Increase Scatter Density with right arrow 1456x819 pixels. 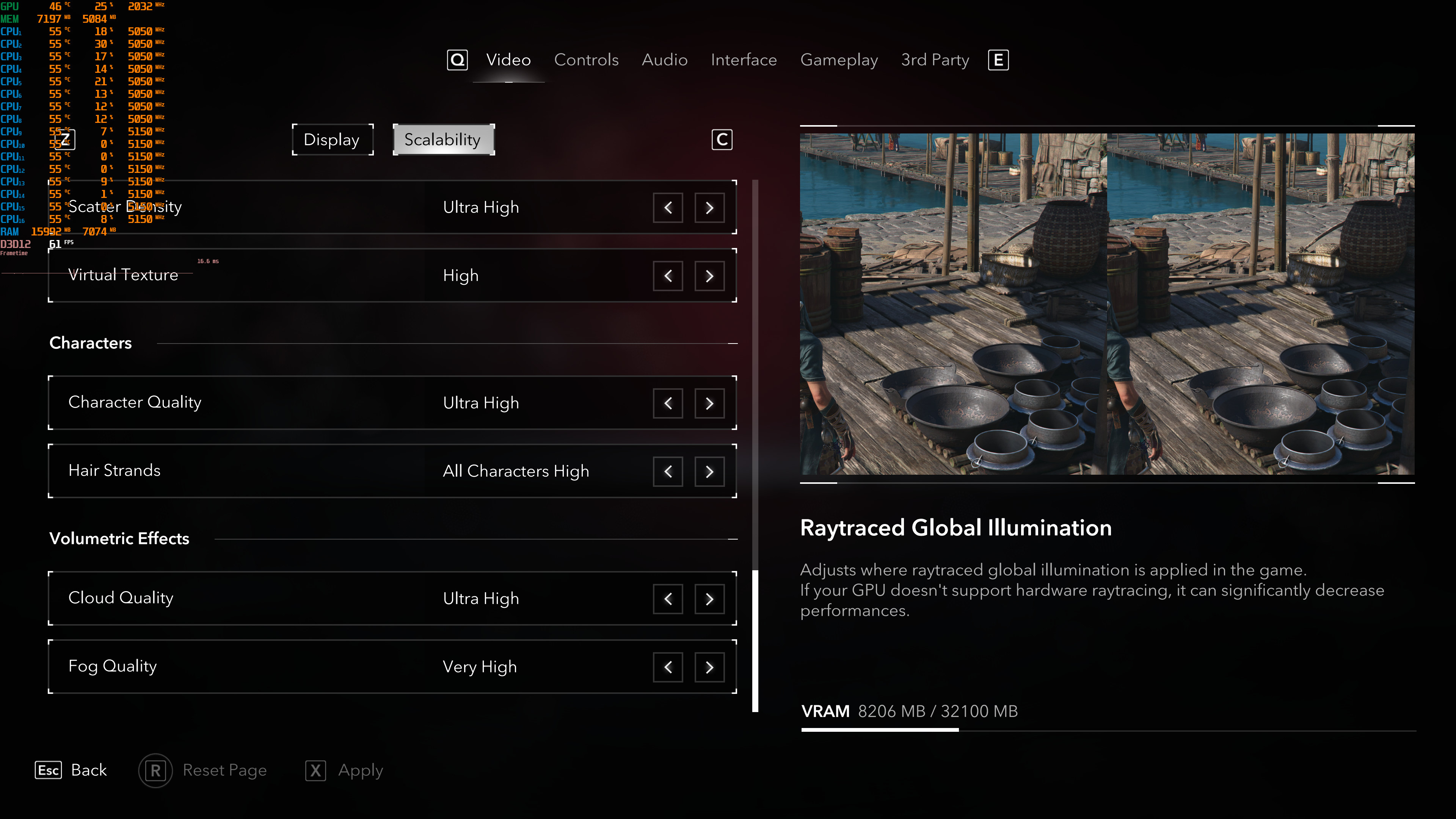click(x=709, y=207)
